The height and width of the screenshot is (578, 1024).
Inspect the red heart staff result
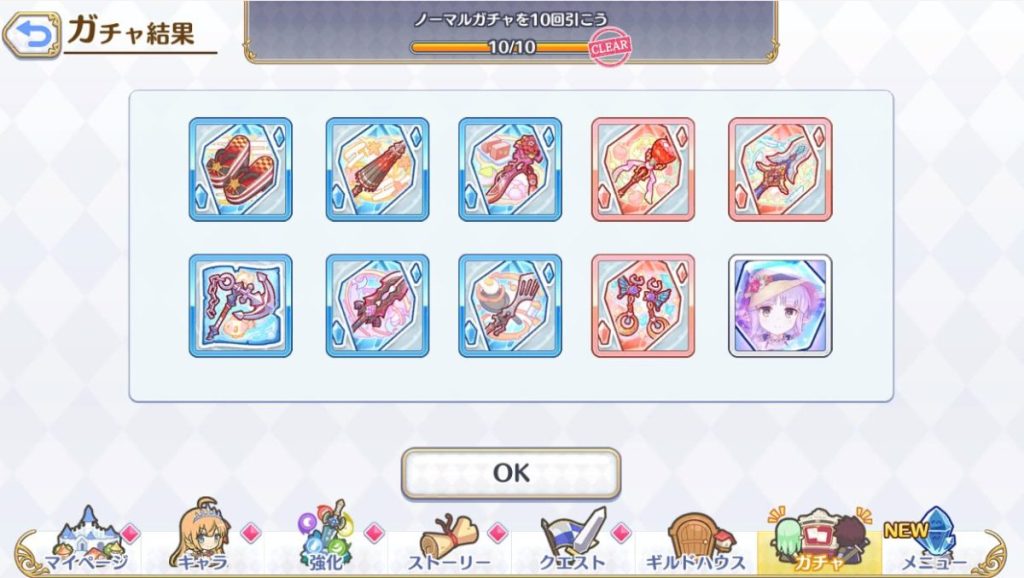click(643, 169)
